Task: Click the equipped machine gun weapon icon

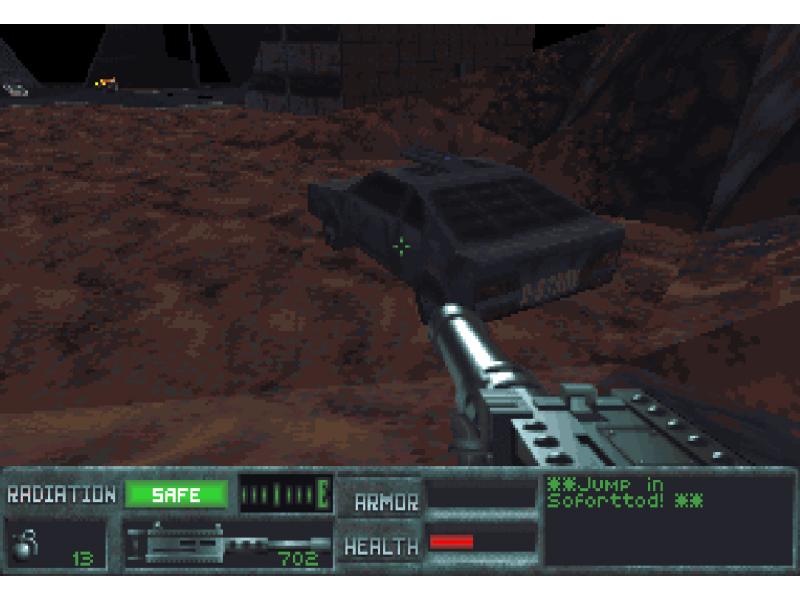Action: [215, 544]
